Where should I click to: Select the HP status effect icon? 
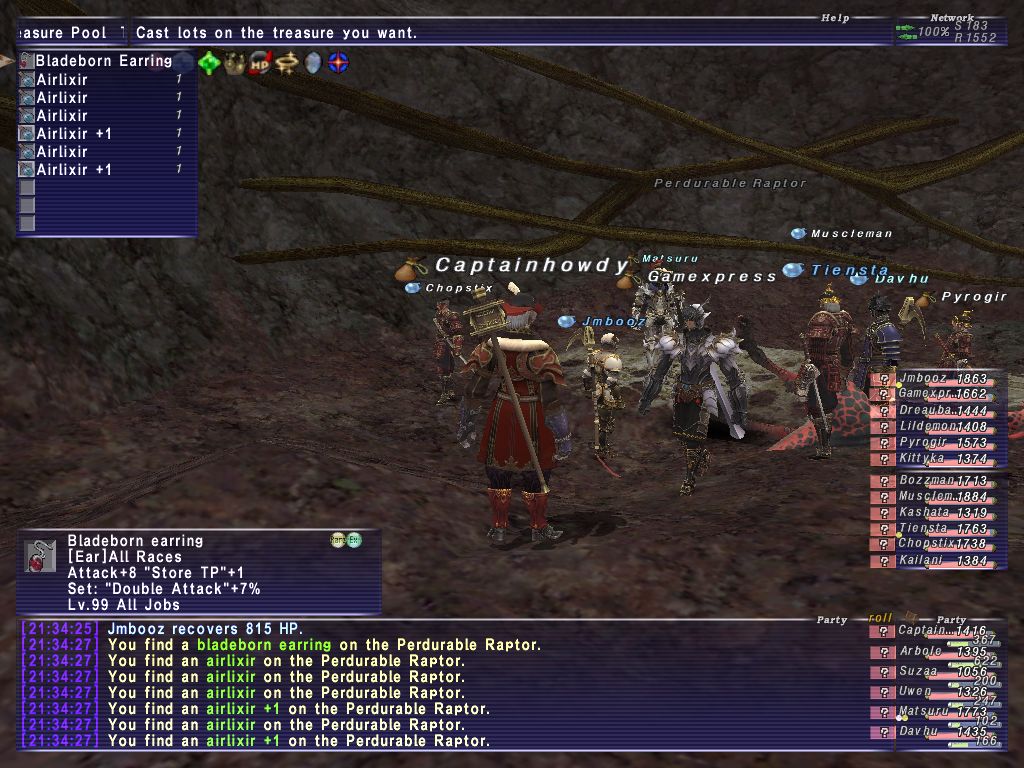(261, 63)
